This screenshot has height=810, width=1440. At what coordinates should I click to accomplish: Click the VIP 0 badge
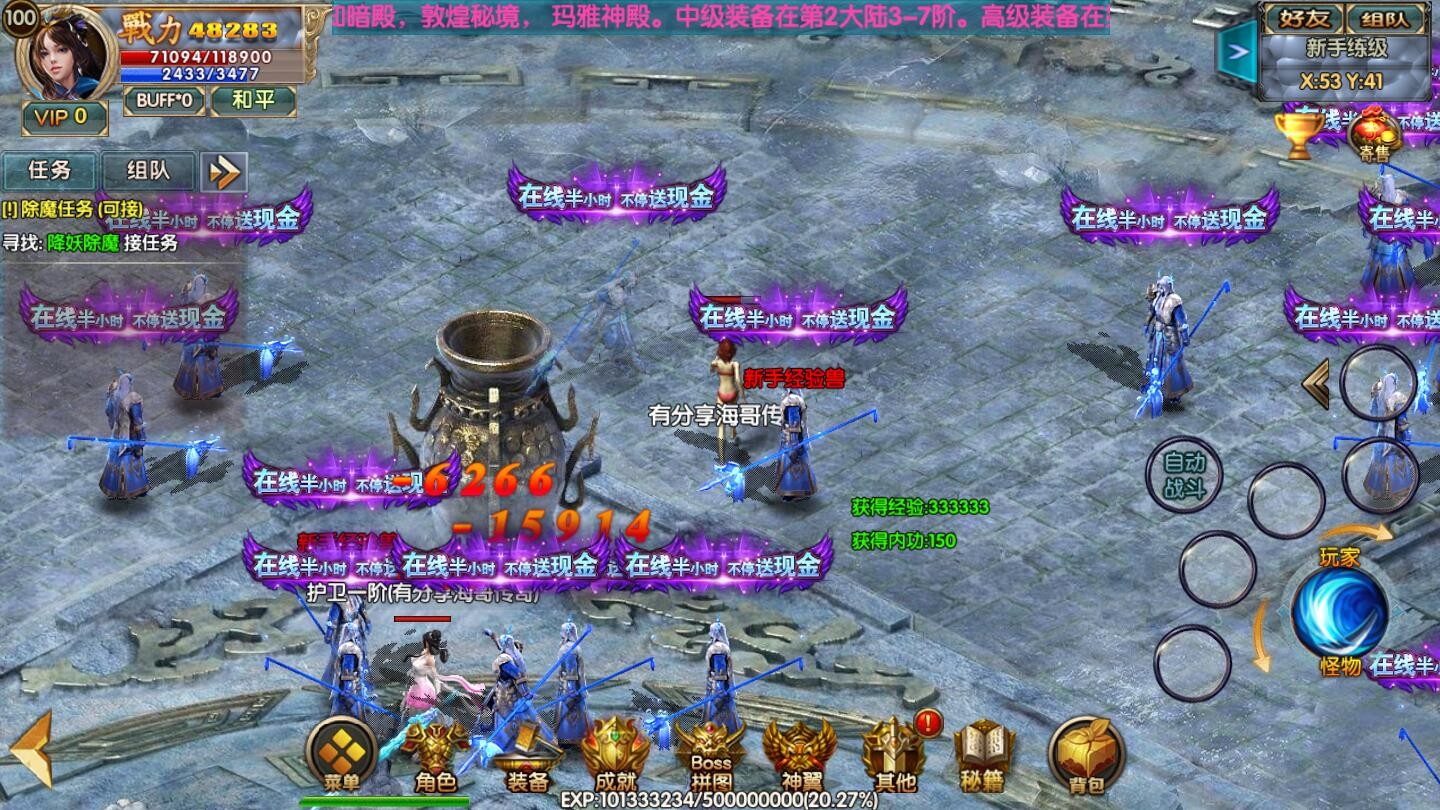tap(63, 117)
